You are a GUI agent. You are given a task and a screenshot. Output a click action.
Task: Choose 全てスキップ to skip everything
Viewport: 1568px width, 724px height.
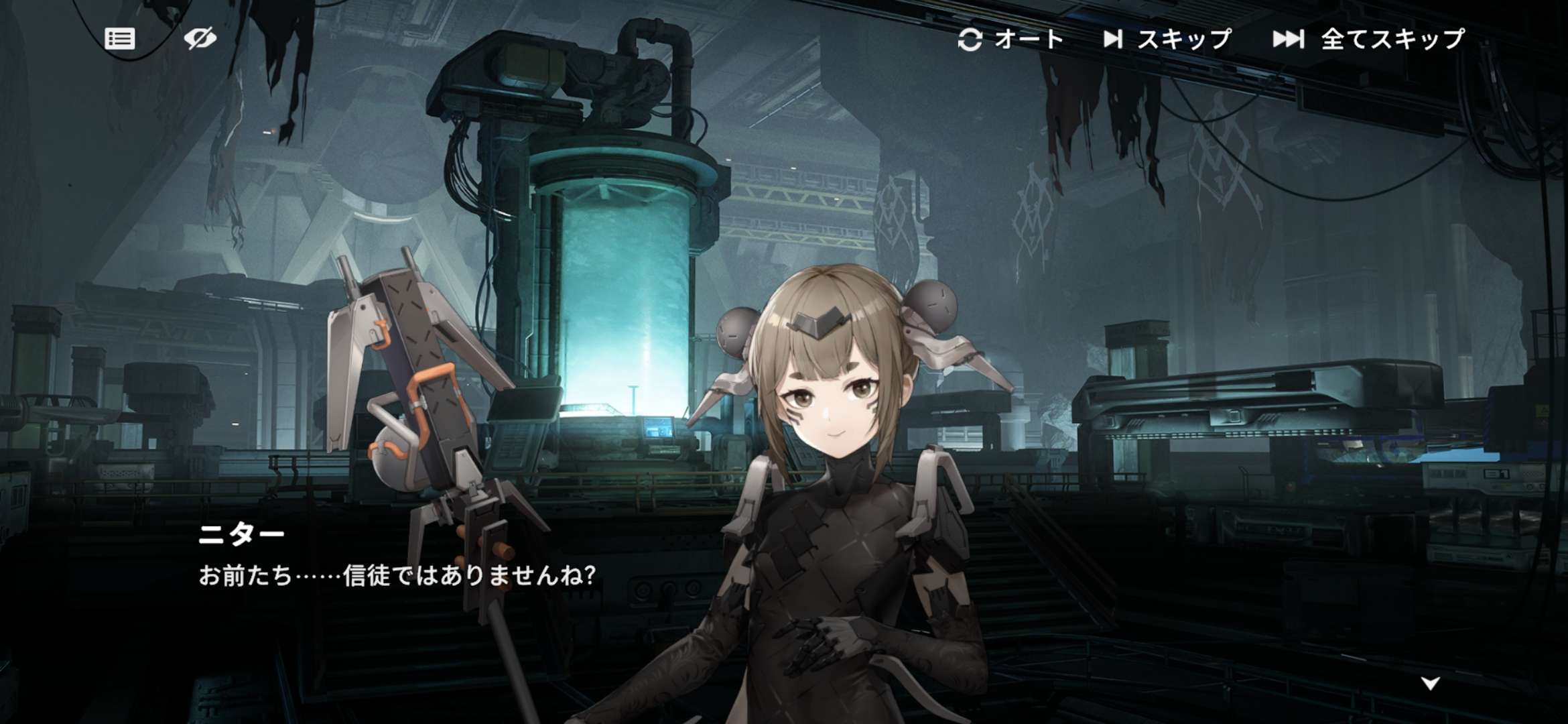click(x=1369, y=40)
